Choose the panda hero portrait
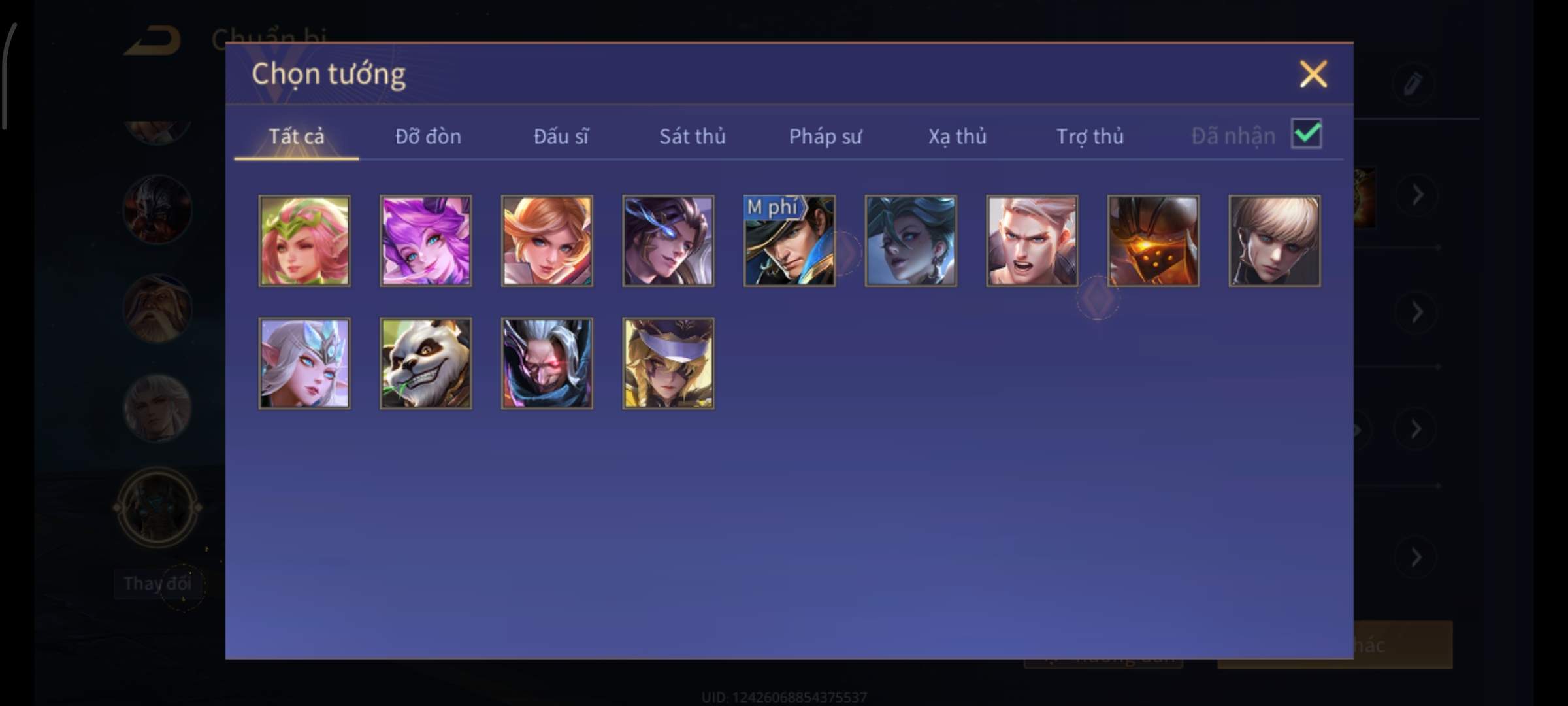The width and height of the screenshot is (1568, 706). [x=426, y=363]
